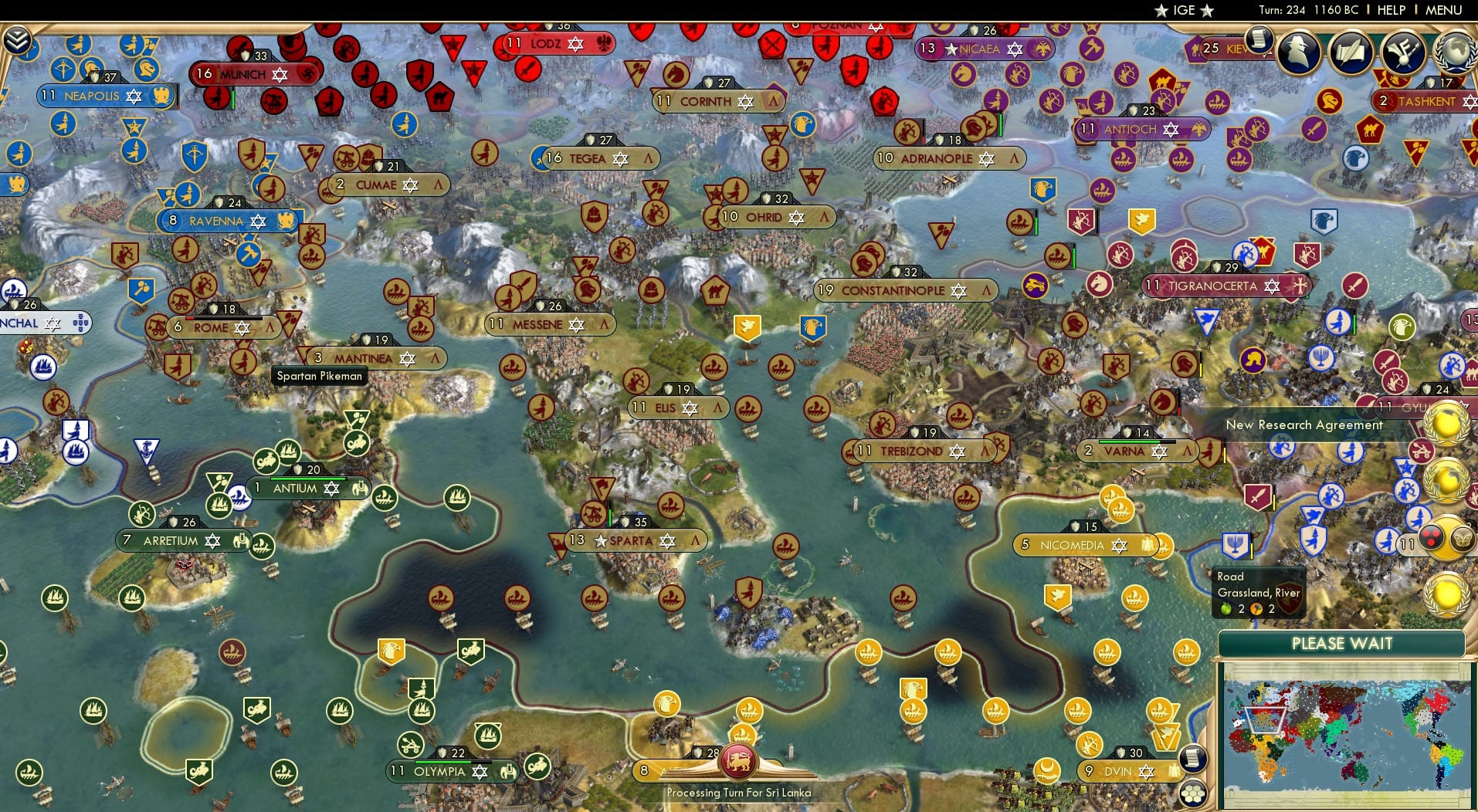The image size is (1478, 812).
Task: Click the topmost gold medal notification icon
Action: coord(1446,423)
